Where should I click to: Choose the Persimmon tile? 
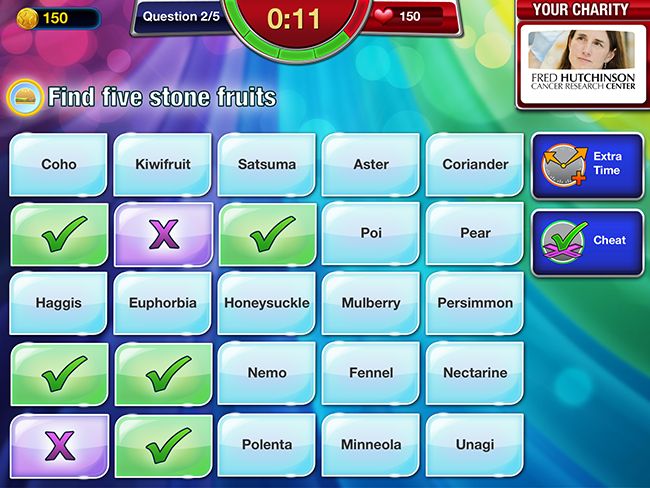point(475,303)
